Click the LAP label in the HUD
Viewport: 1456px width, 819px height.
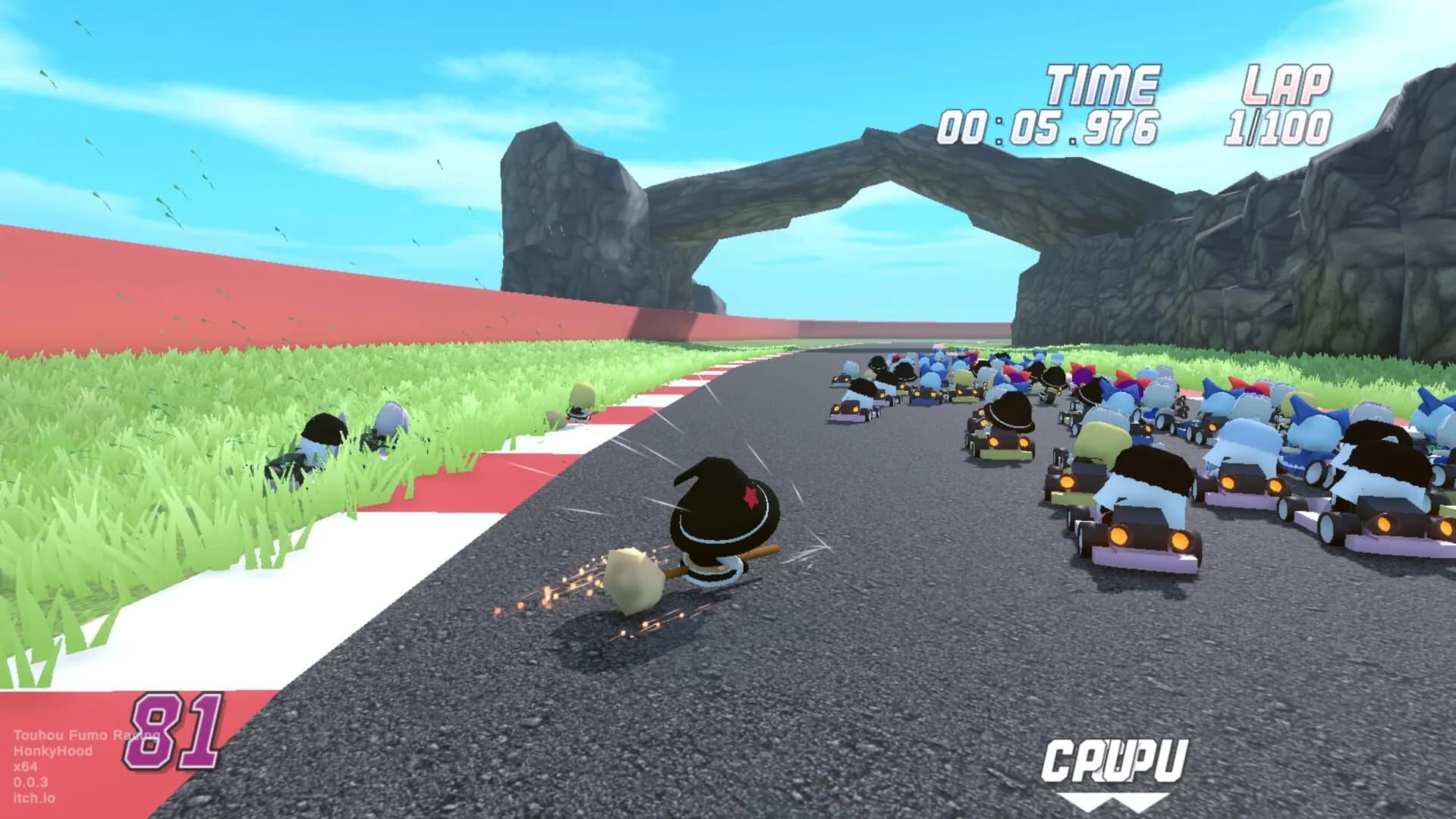coord(1289,83)
